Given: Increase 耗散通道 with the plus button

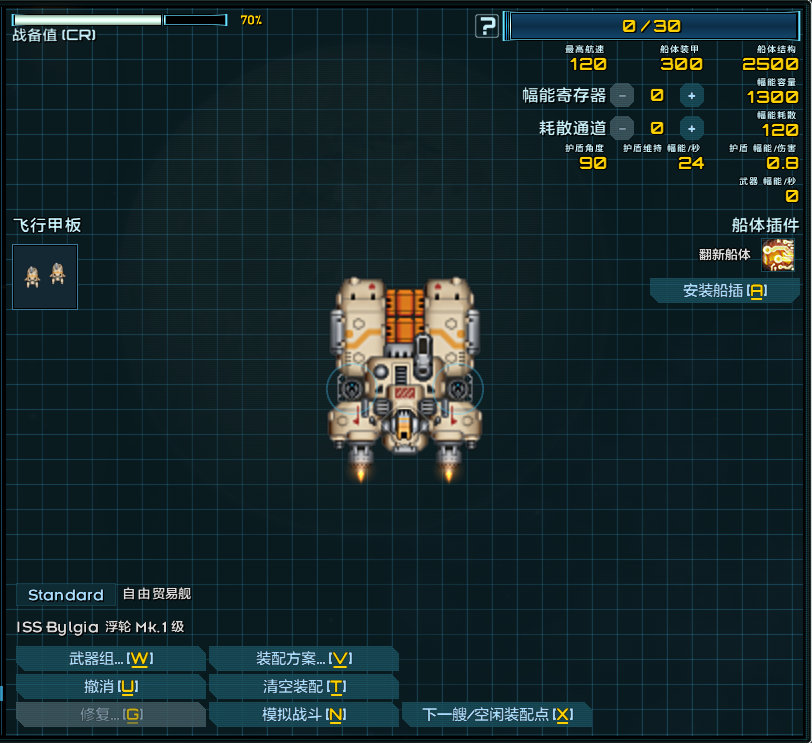Looking at the screenshot, I should pos(691,128).
